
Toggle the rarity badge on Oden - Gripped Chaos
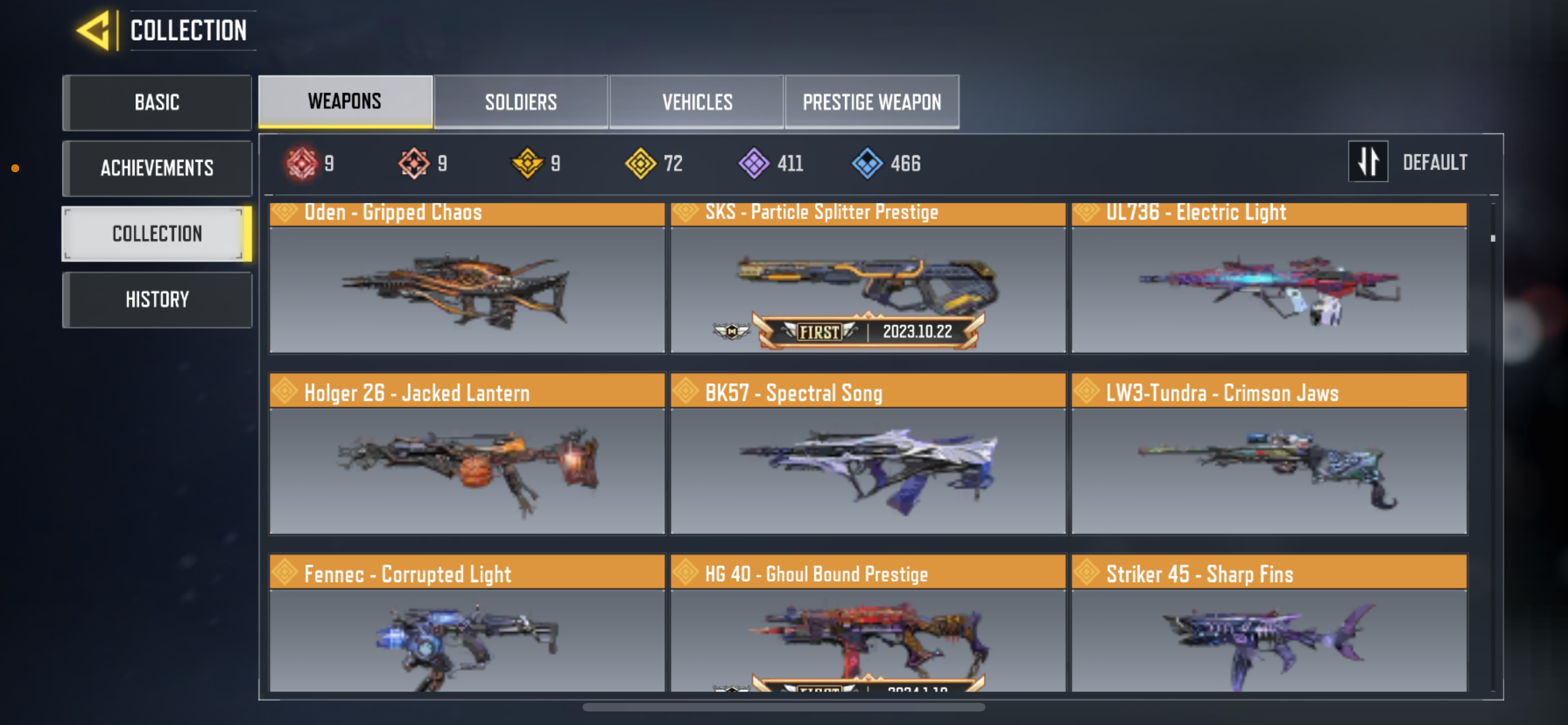[x=285, y=212]
